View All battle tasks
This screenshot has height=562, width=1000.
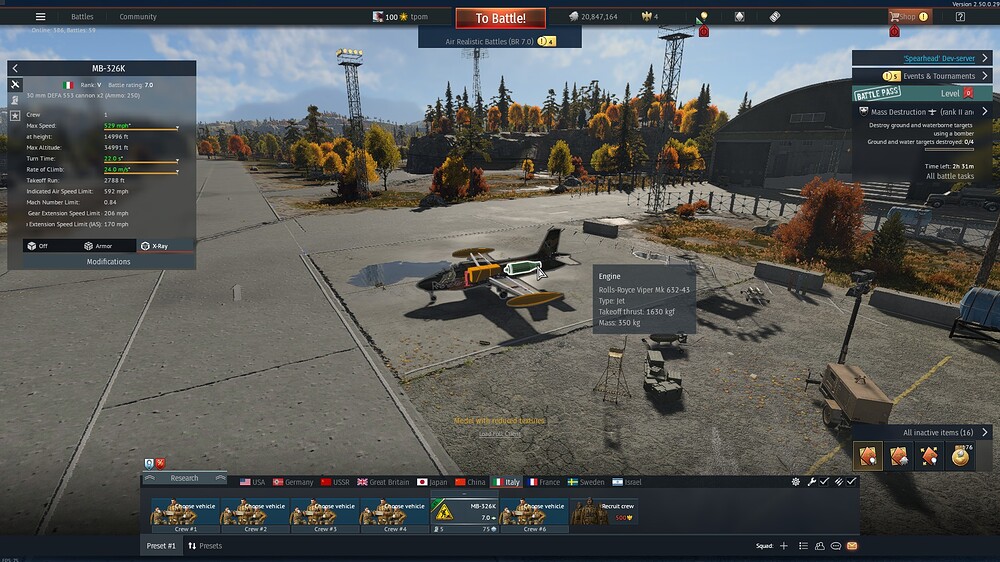950,176
